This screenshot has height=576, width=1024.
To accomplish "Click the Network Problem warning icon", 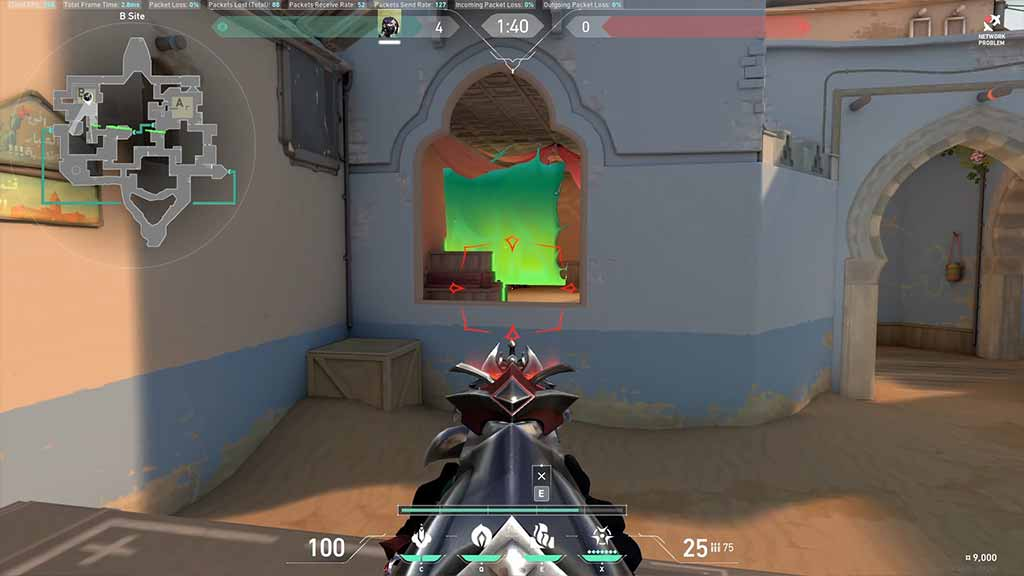I will click(991, 24).
